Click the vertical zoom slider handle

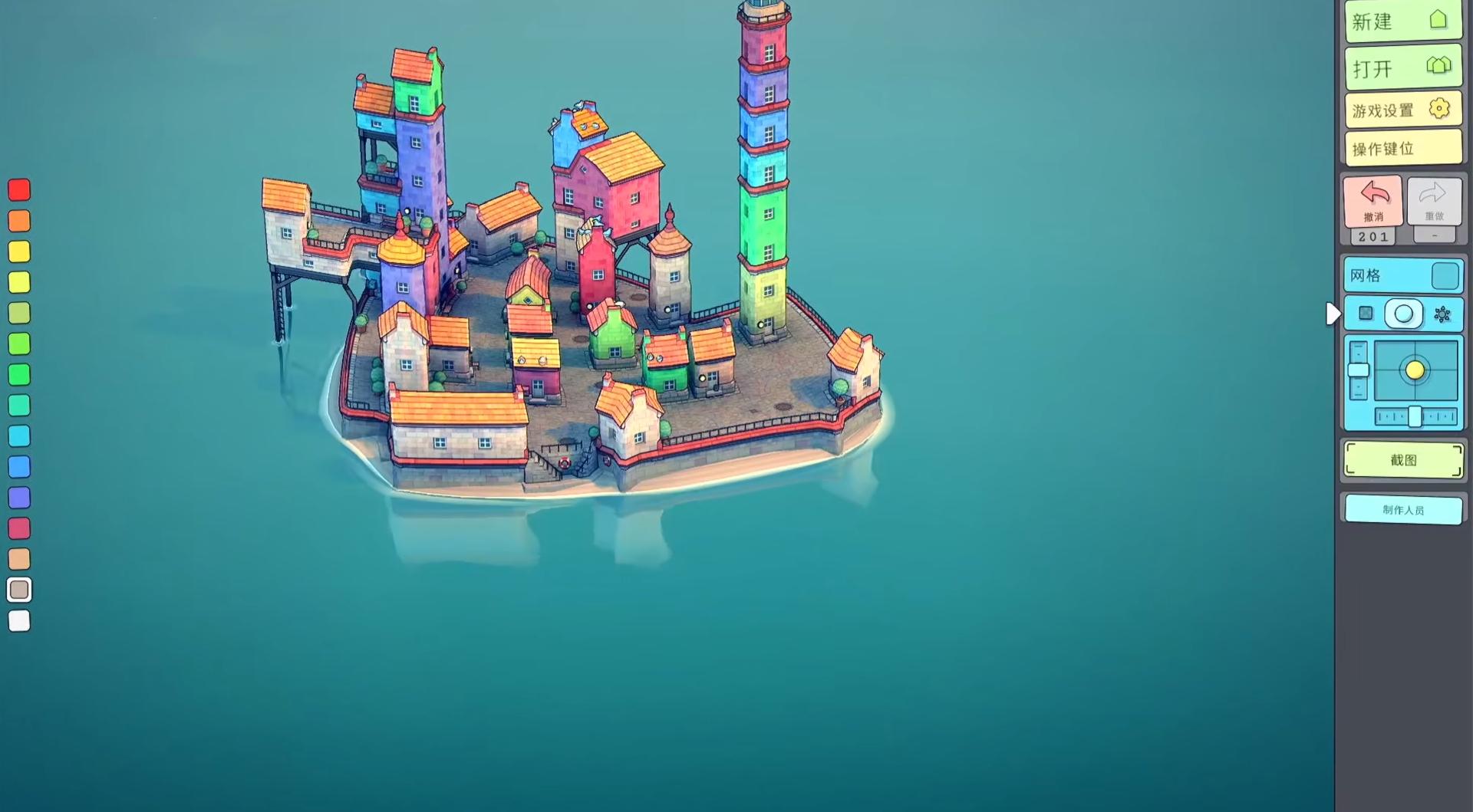click(1359, 370)
